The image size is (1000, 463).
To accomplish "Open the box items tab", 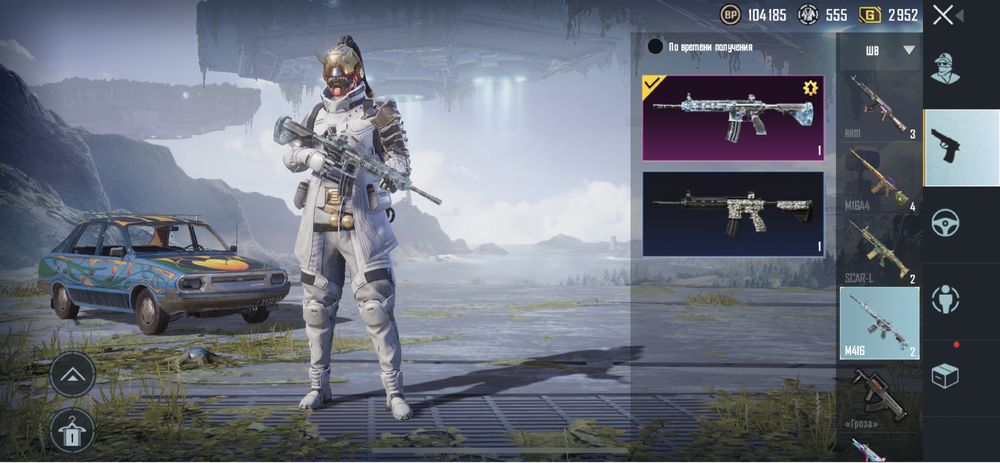I will coord(945,375).
